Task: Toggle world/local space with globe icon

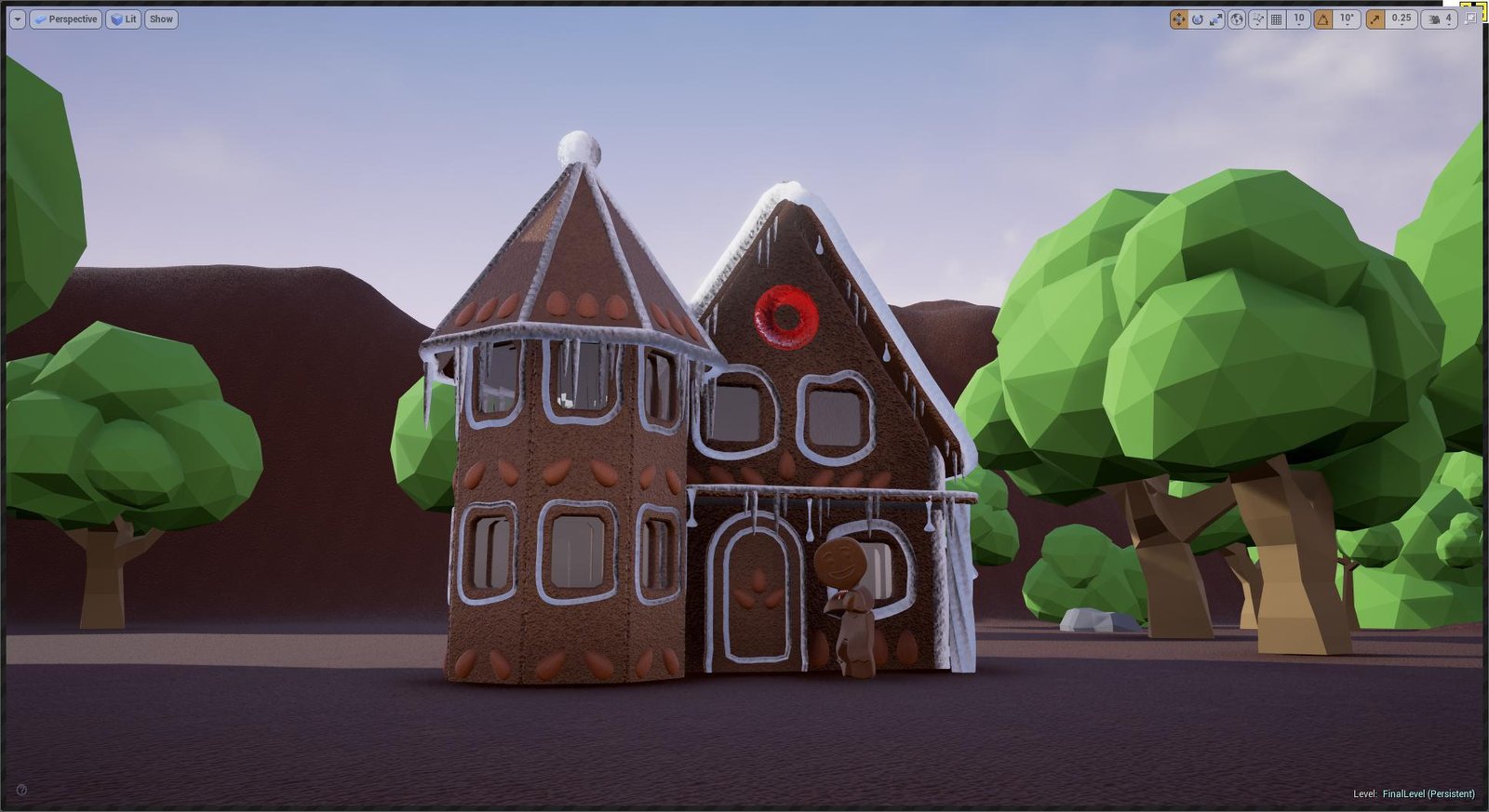Action: pos(1238,19)
